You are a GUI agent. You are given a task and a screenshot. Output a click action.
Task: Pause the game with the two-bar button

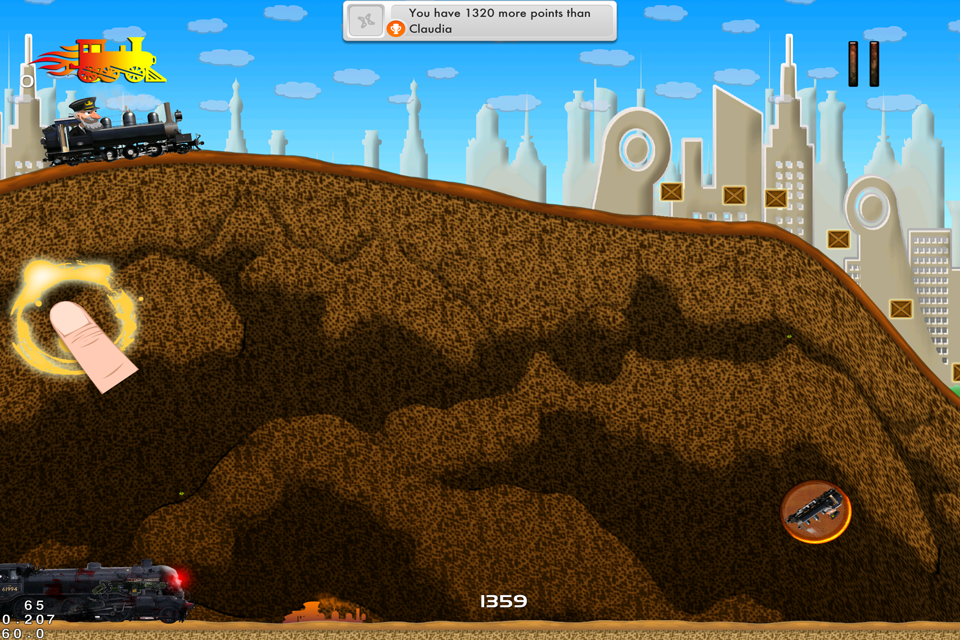[x=863, y=64]
